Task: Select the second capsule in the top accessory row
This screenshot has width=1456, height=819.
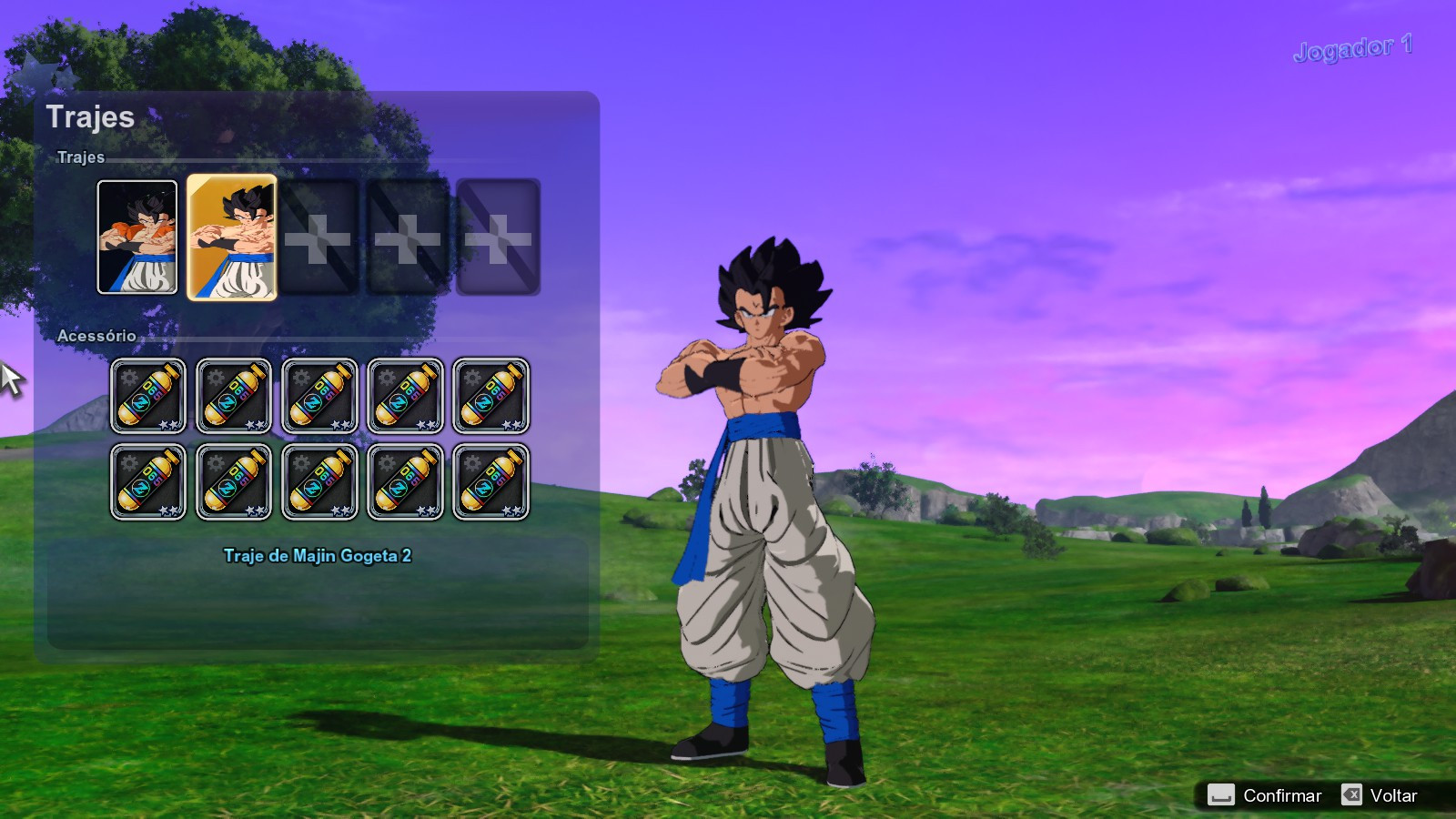Action: click(234, 395)
